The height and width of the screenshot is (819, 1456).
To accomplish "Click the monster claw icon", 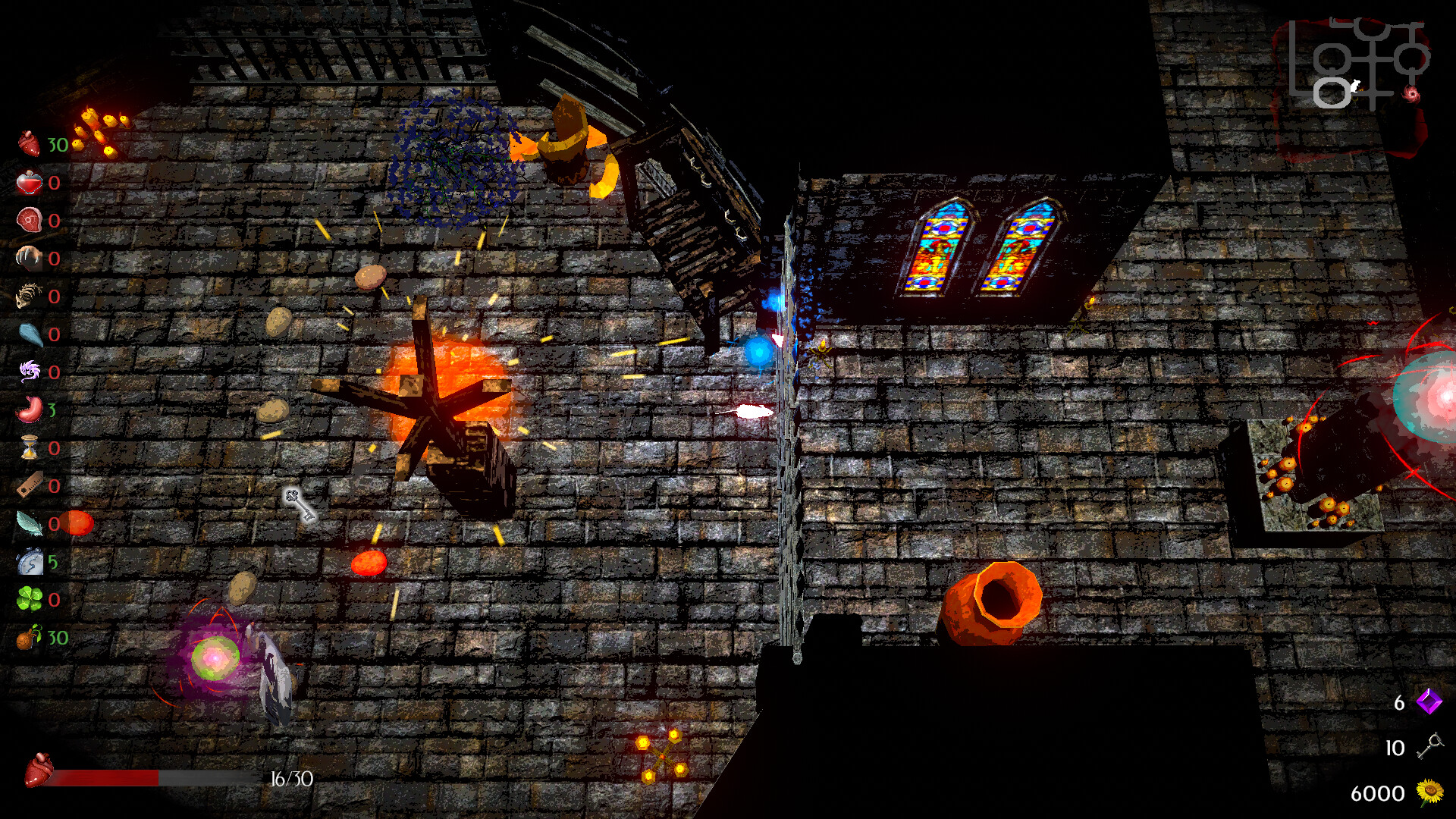I will (x=28, y=256).
